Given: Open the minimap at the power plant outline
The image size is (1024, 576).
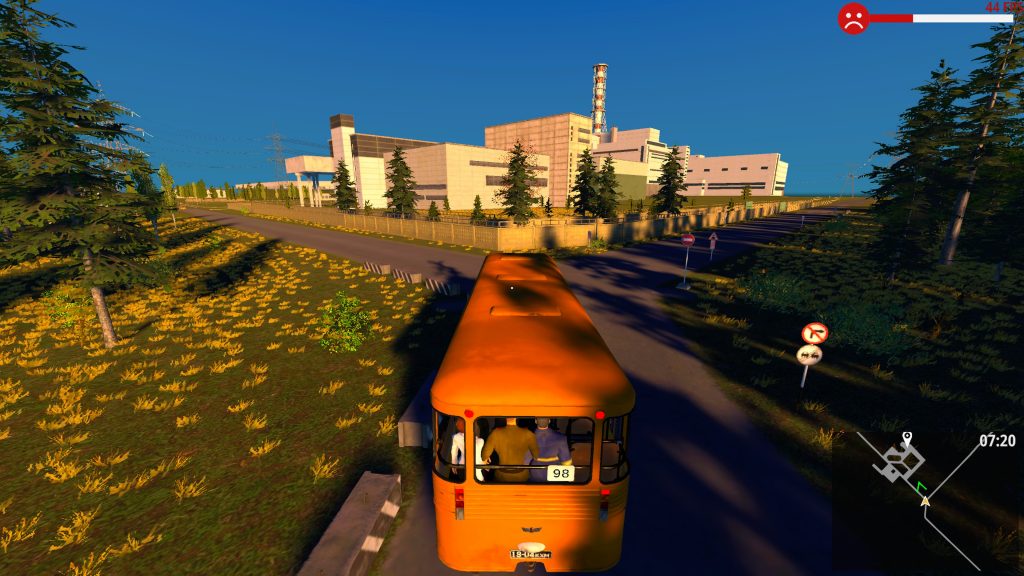Looking at the screenshot, I should [x=898, y=460].
